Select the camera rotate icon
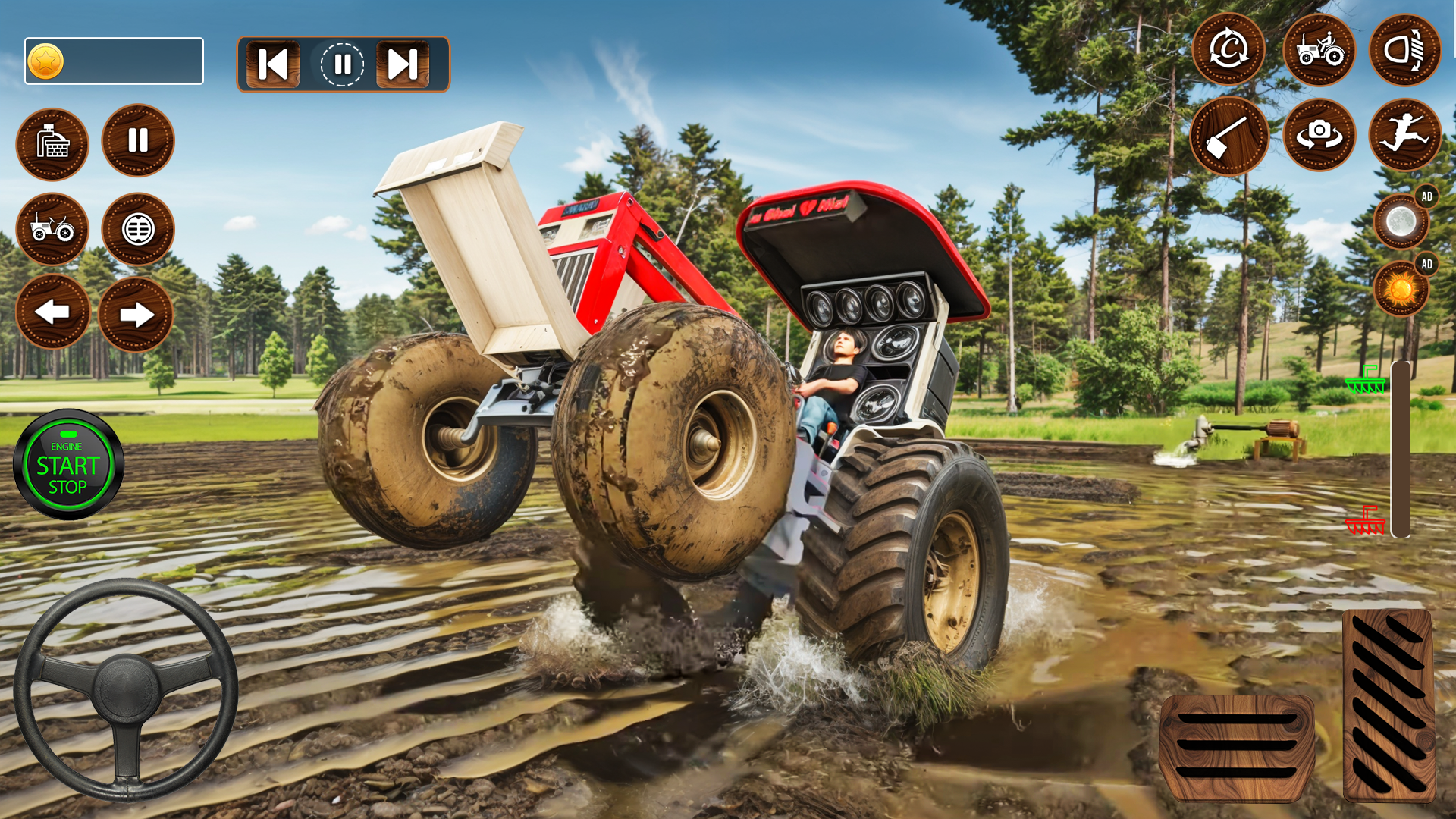The height and width of the screenshot is (819, 1456). pos(1319,135)
